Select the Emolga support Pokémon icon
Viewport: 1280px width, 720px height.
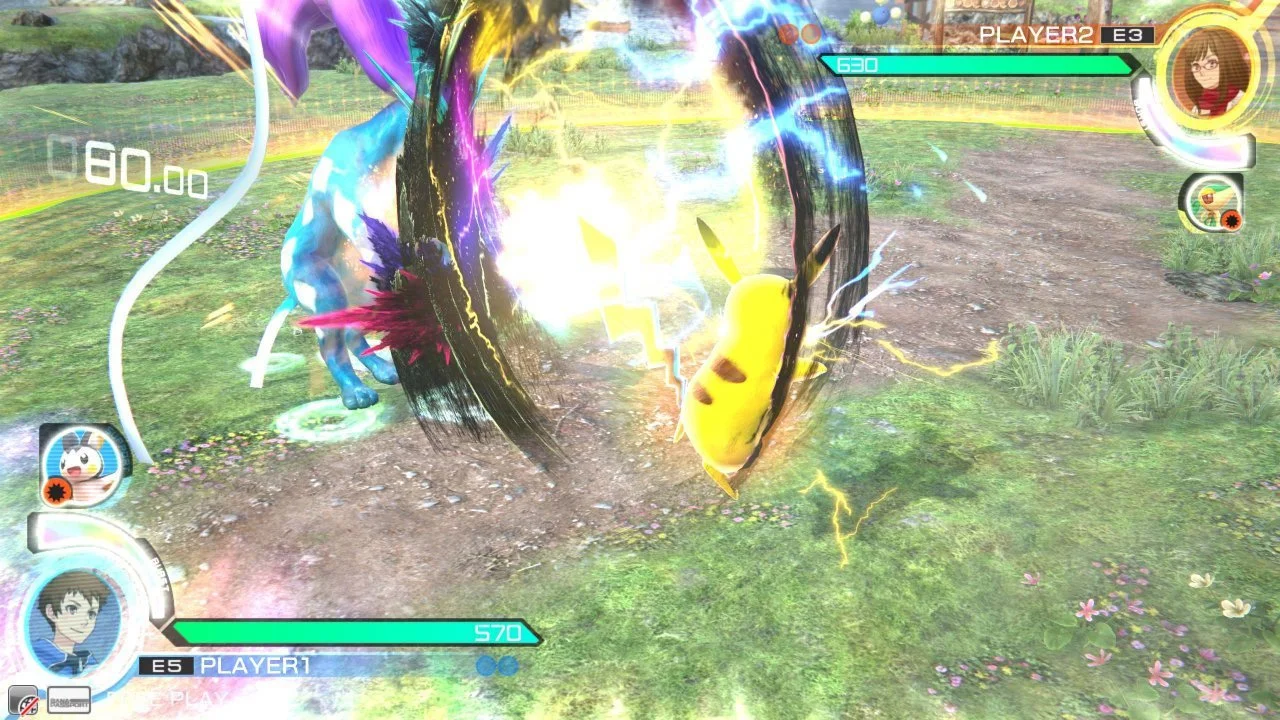[81, 462]
